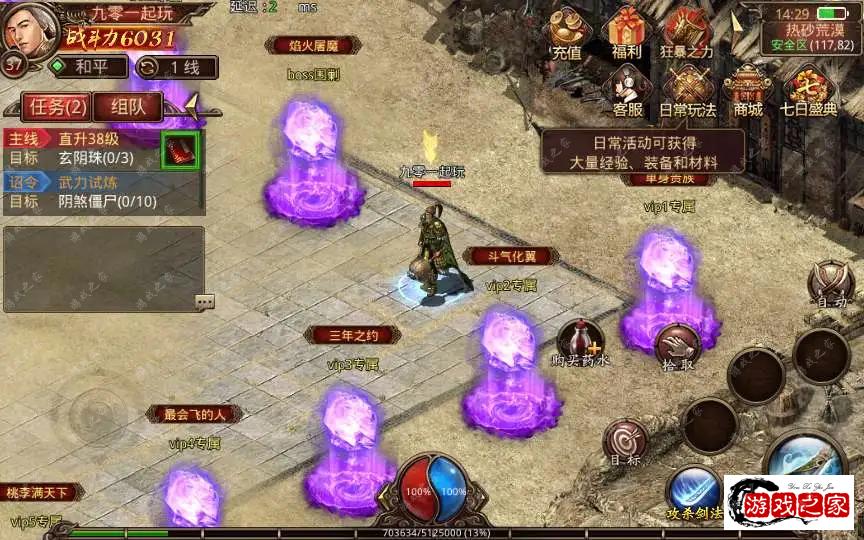Expand the chat box with the ellipsis button
The width and height of the screenshot is (864, 540).
point(204,301)
